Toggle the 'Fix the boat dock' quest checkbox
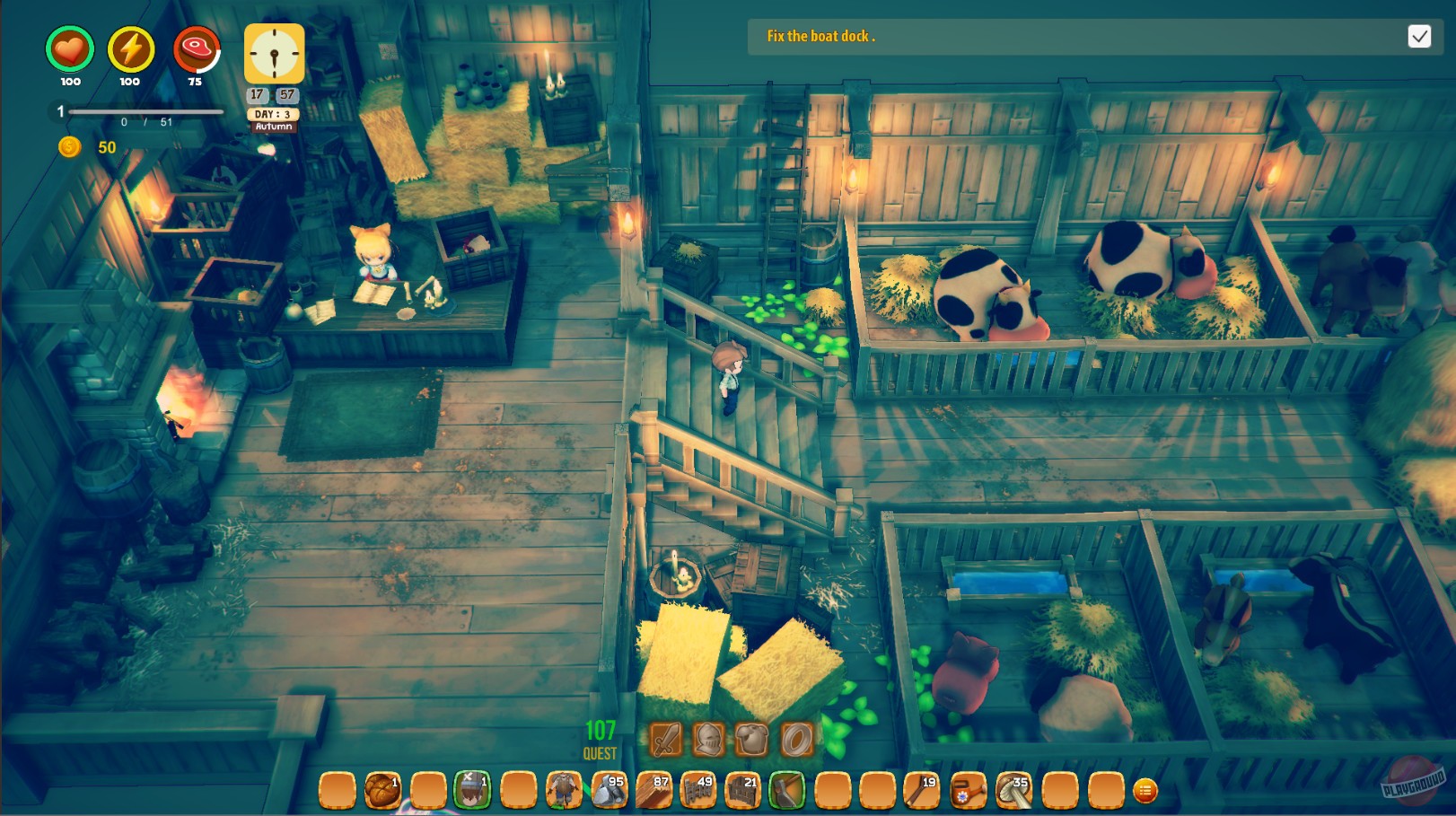This screenshot has width=1456, height=816. 1421,37
